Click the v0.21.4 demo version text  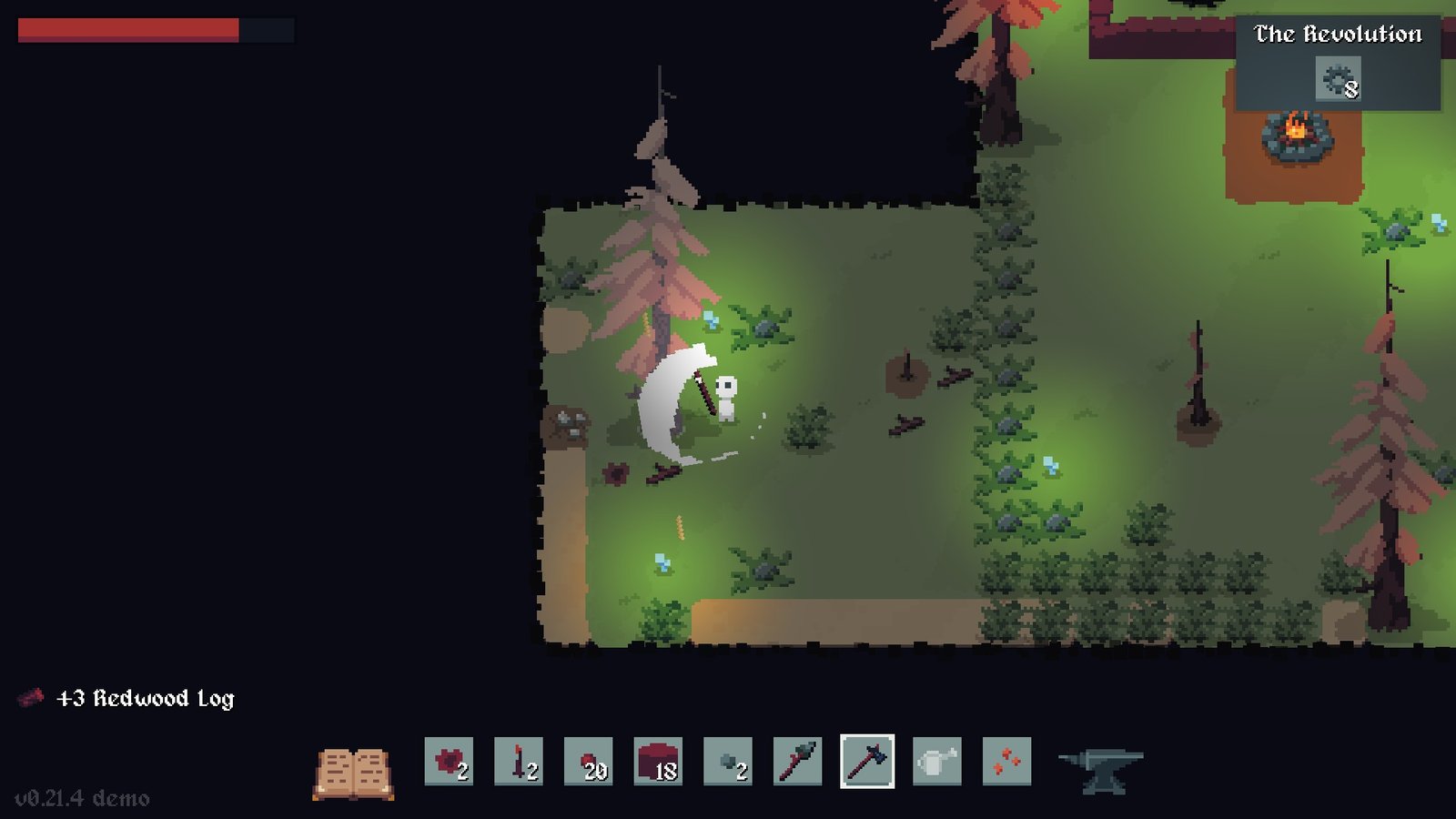(82, 799)
